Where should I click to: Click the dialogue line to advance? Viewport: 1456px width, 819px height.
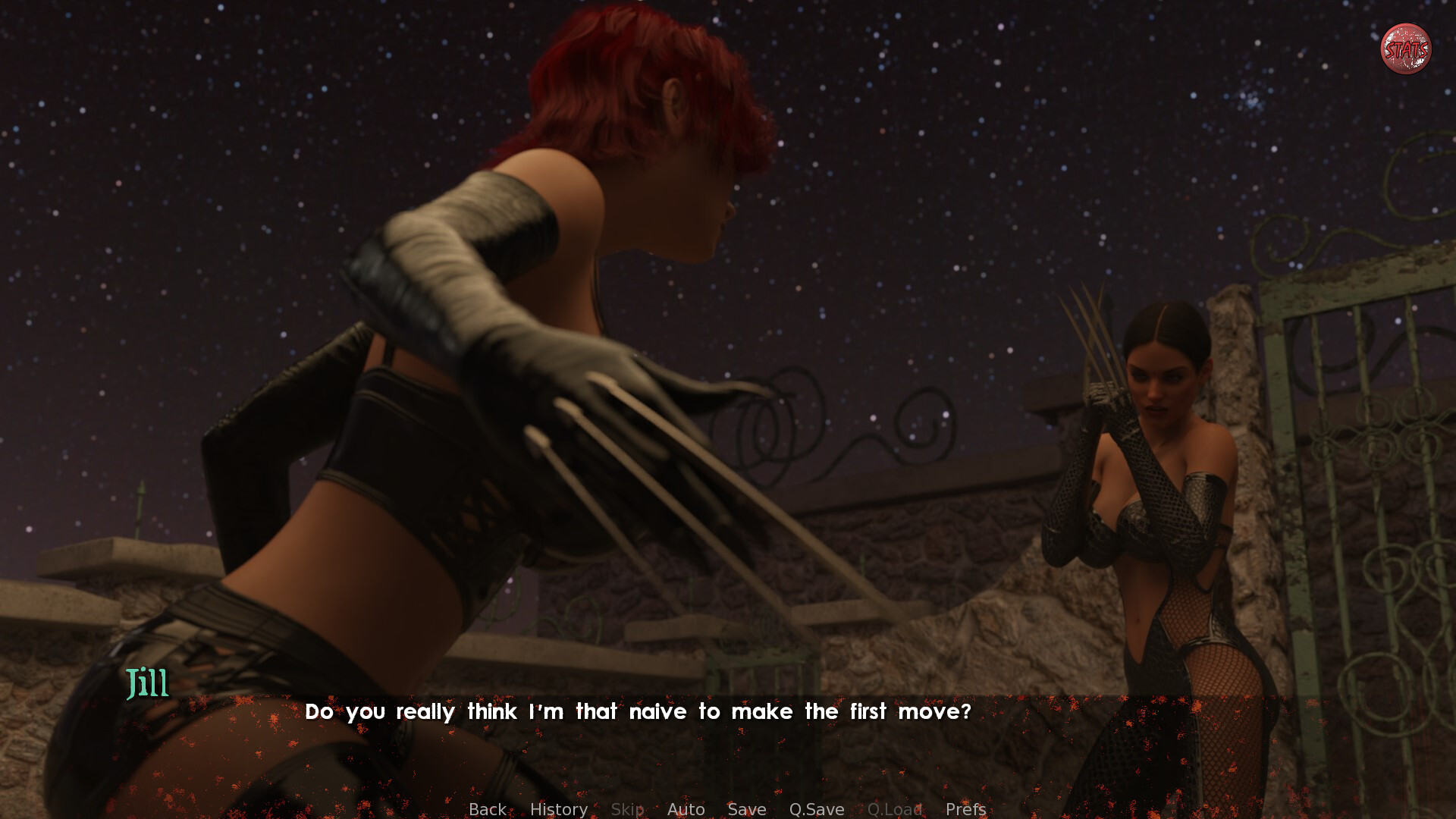click(639, 712)
